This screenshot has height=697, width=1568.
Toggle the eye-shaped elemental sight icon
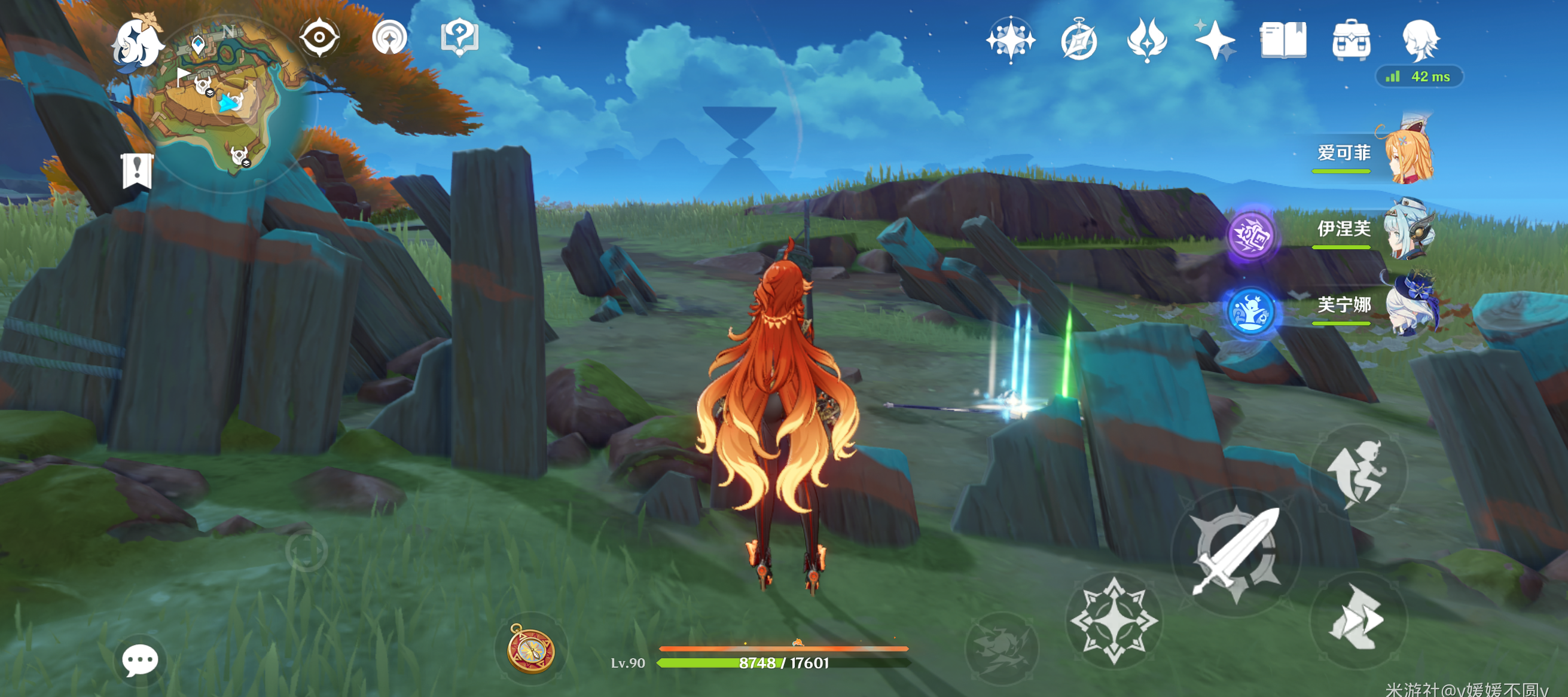(319, 38)
